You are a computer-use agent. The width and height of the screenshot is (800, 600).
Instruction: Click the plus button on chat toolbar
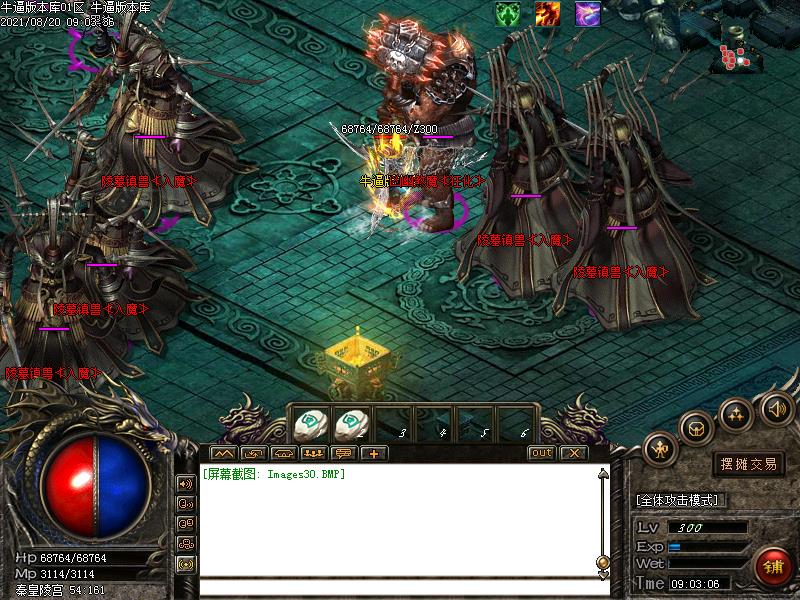click(x=374, y=453)
